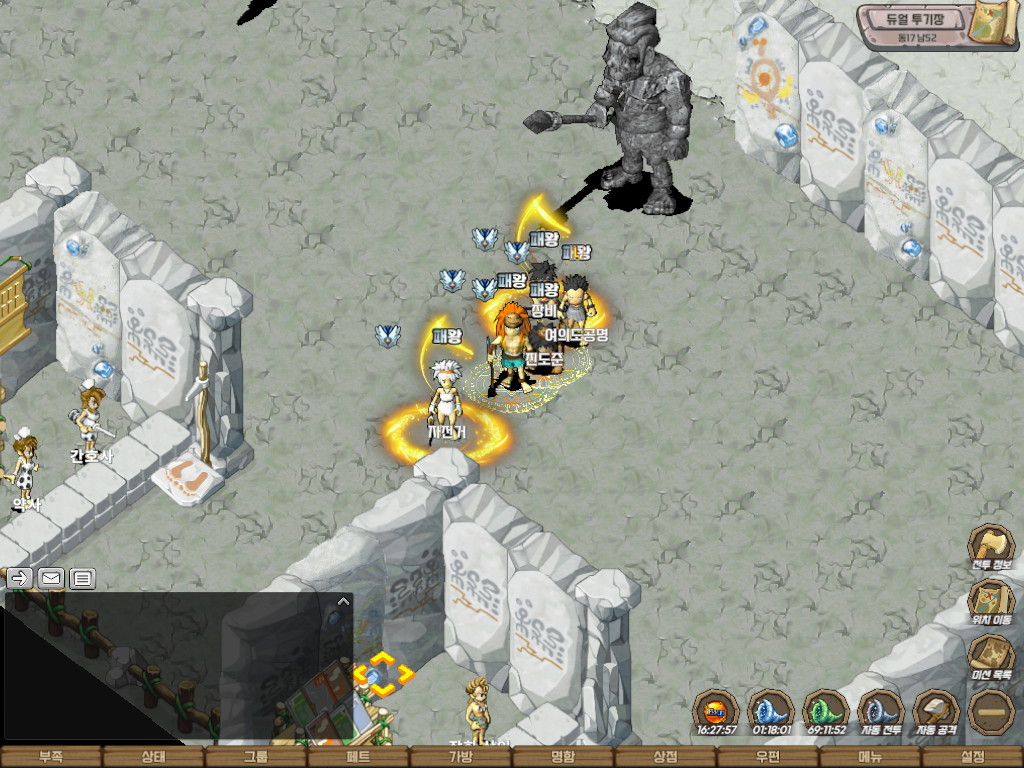Open the 명함 (name card) menu
The image size is (1024, 768).
click(x=563, y=757)
